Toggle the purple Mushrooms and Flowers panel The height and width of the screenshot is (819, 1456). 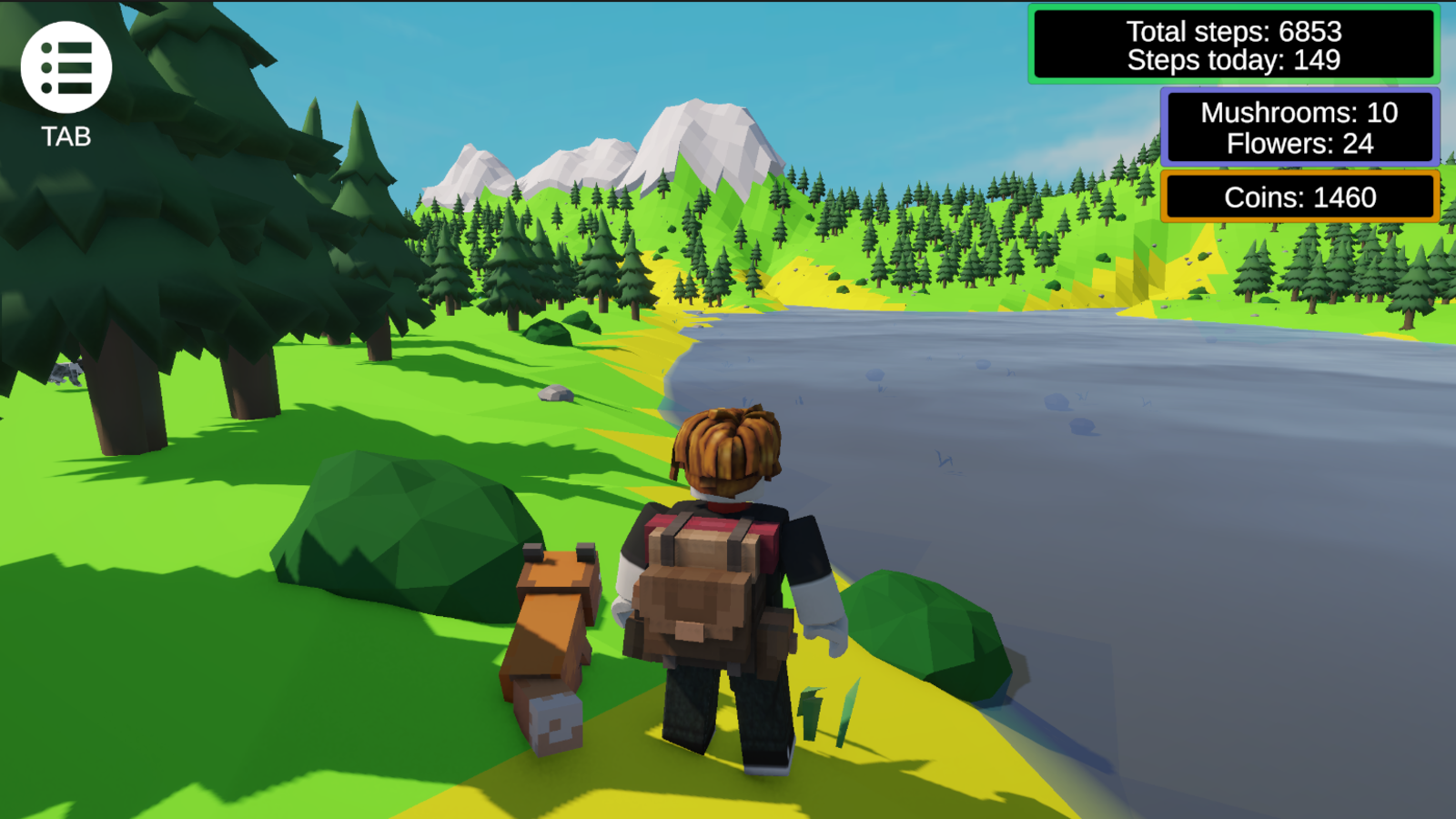click(x=1298, y=127)
